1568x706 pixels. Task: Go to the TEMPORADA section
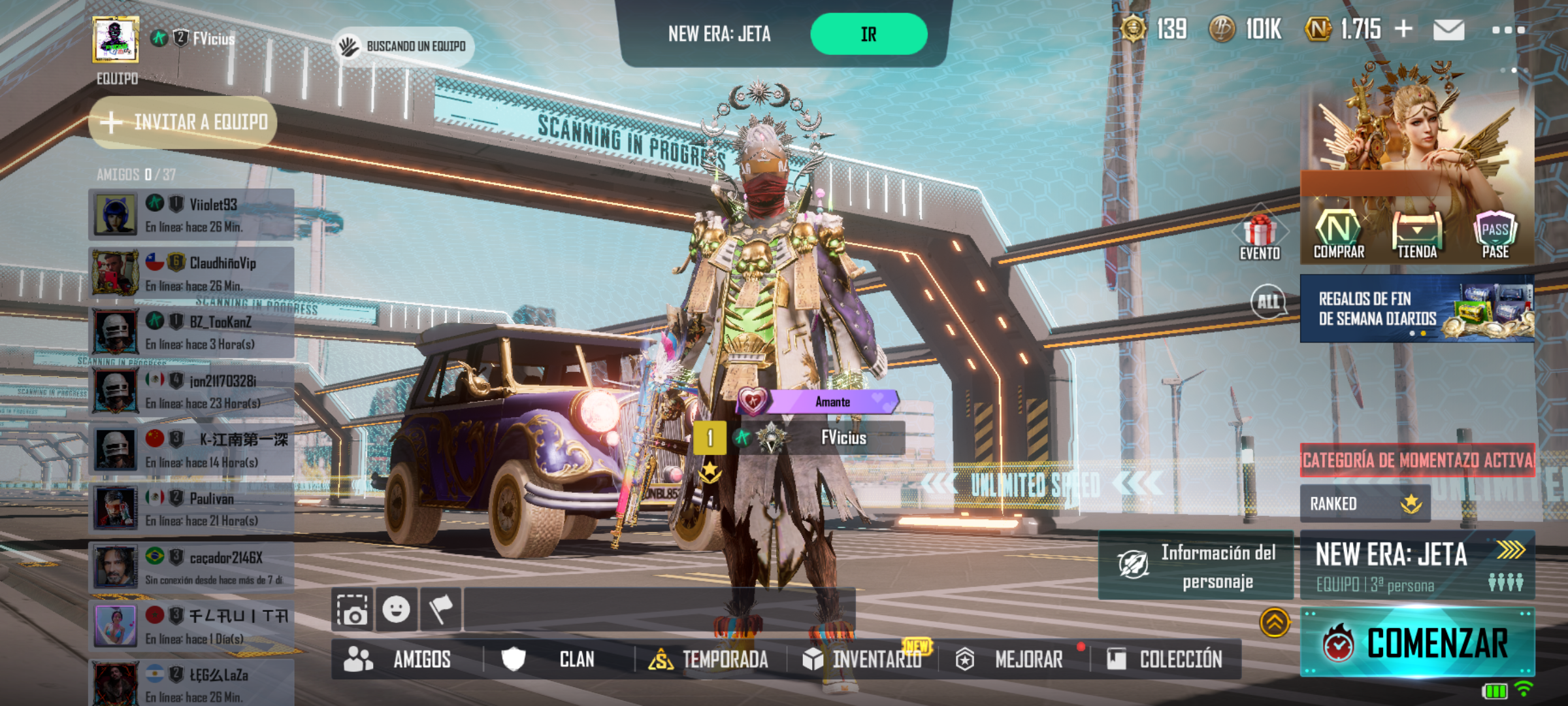709,660
